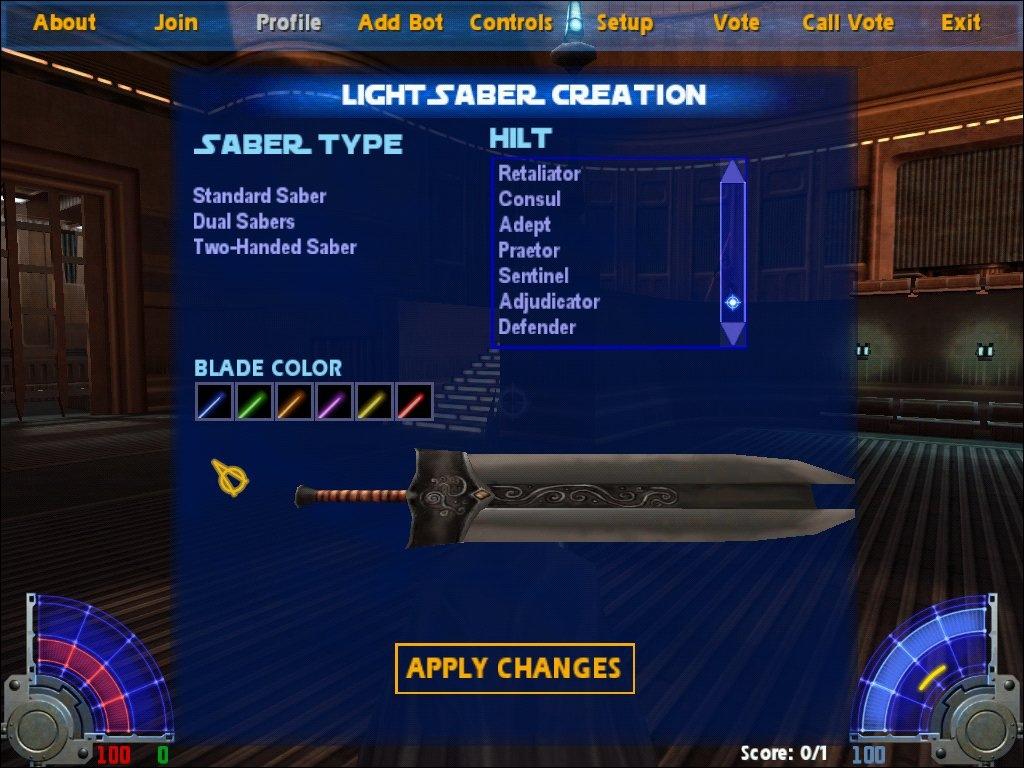
Task: Choose the Two-Handed Saber type
Action: (274, 246)
